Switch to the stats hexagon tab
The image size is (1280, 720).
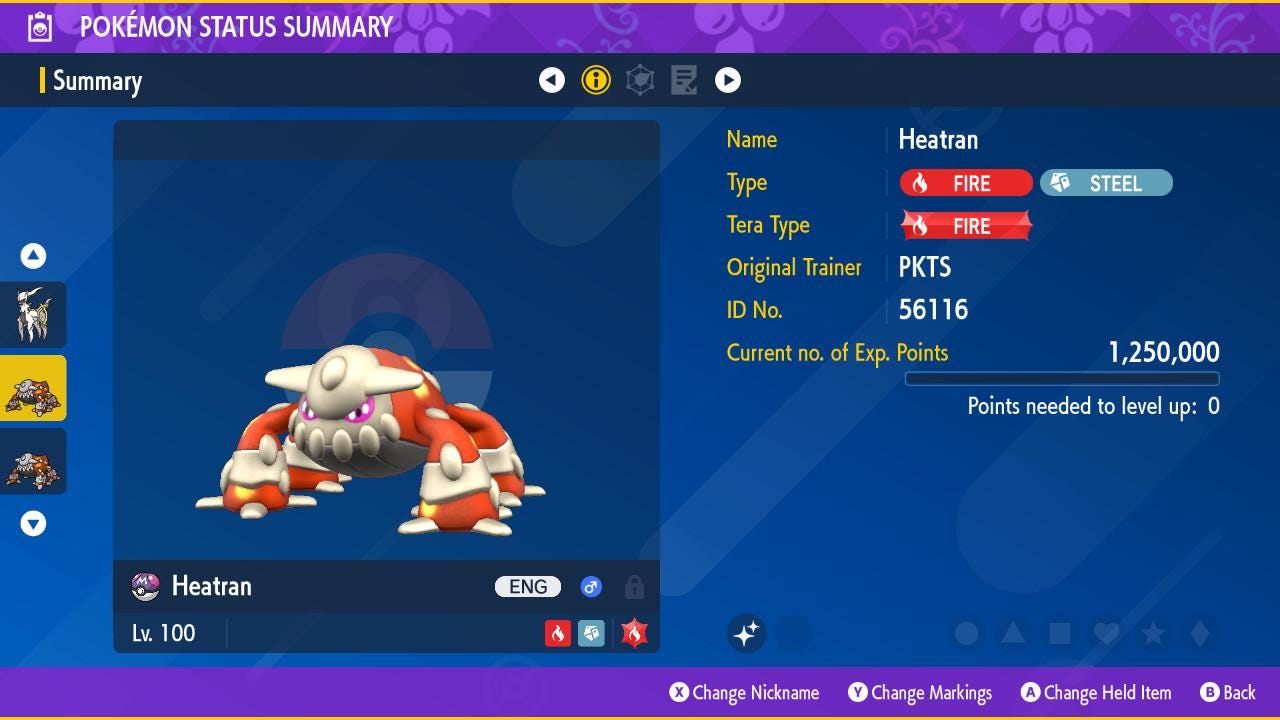tap(640, 80)
